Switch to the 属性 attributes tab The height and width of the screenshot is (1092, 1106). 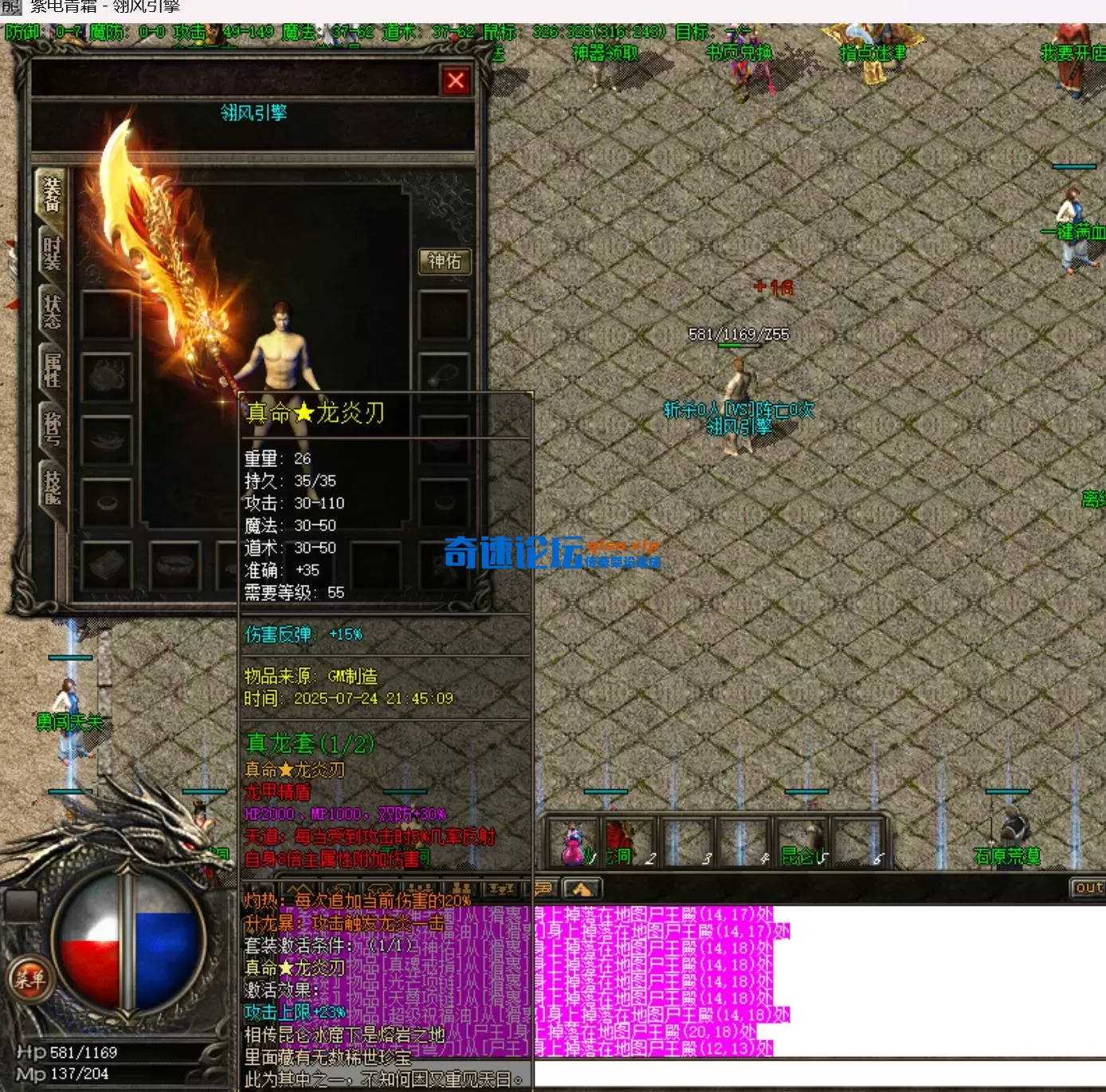(x=52, y=370)
